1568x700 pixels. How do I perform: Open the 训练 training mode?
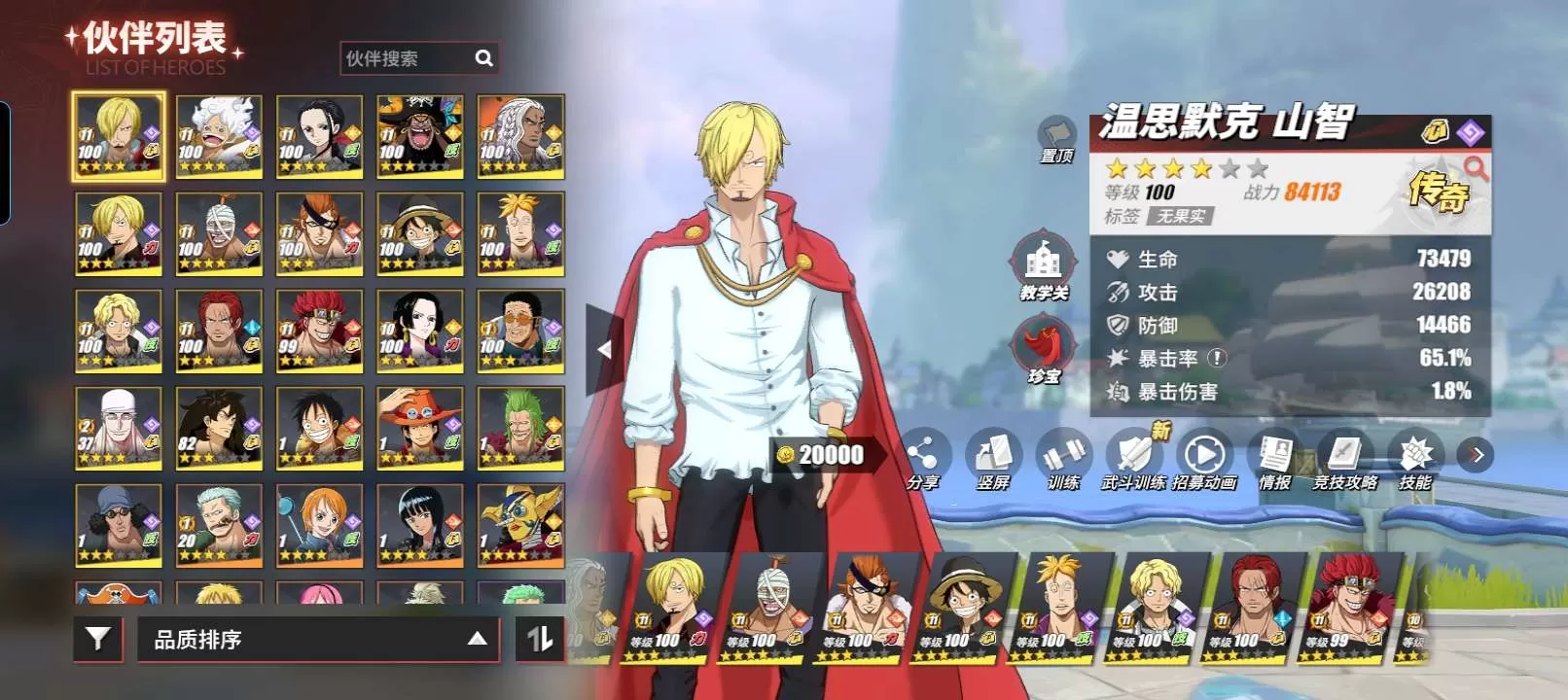tap(1063, 458)
